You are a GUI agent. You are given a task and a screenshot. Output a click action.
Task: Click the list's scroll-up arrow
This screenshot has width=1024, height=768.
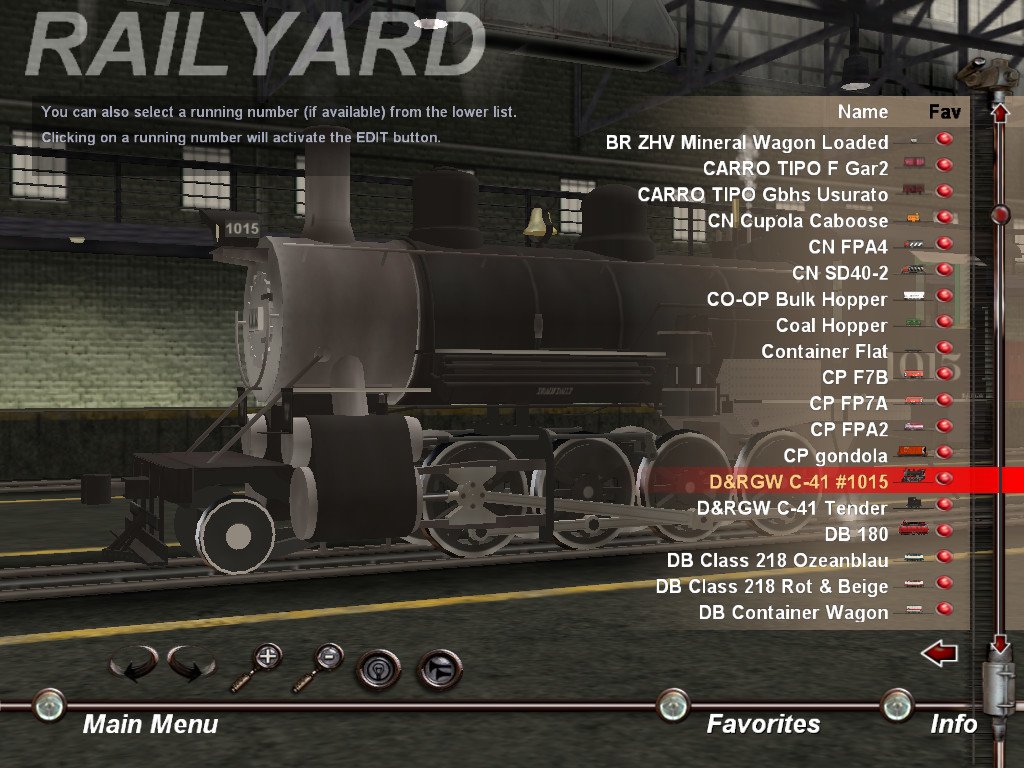999,112
